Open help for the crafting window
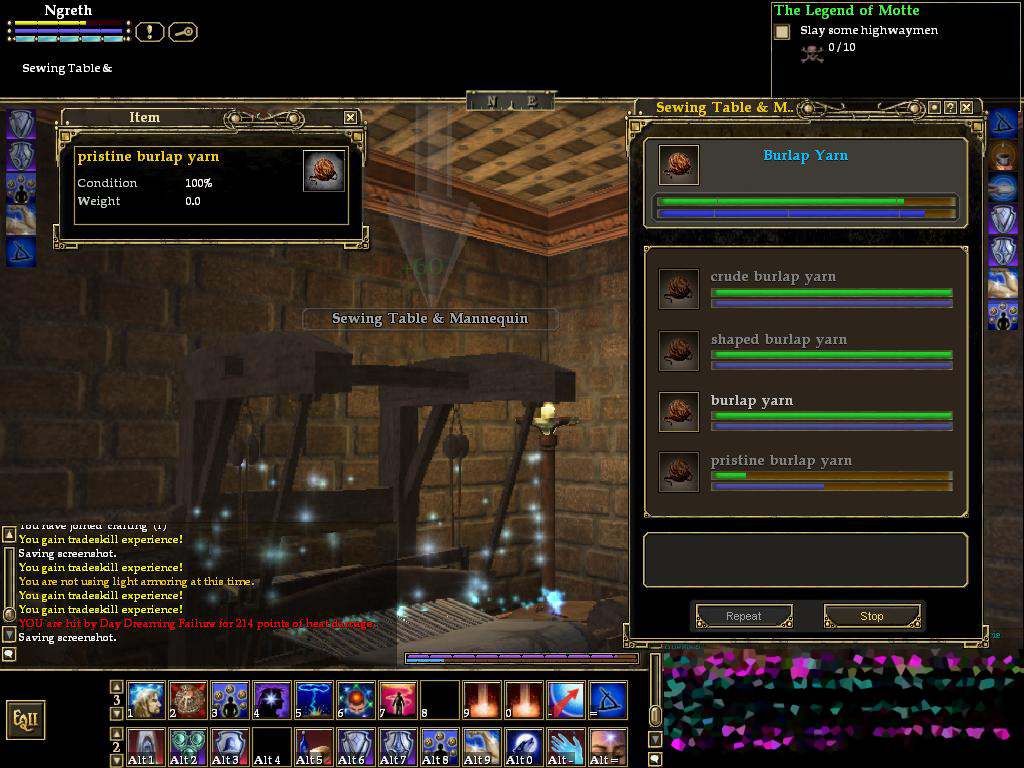1024x768 pixels. click(950, 107)
